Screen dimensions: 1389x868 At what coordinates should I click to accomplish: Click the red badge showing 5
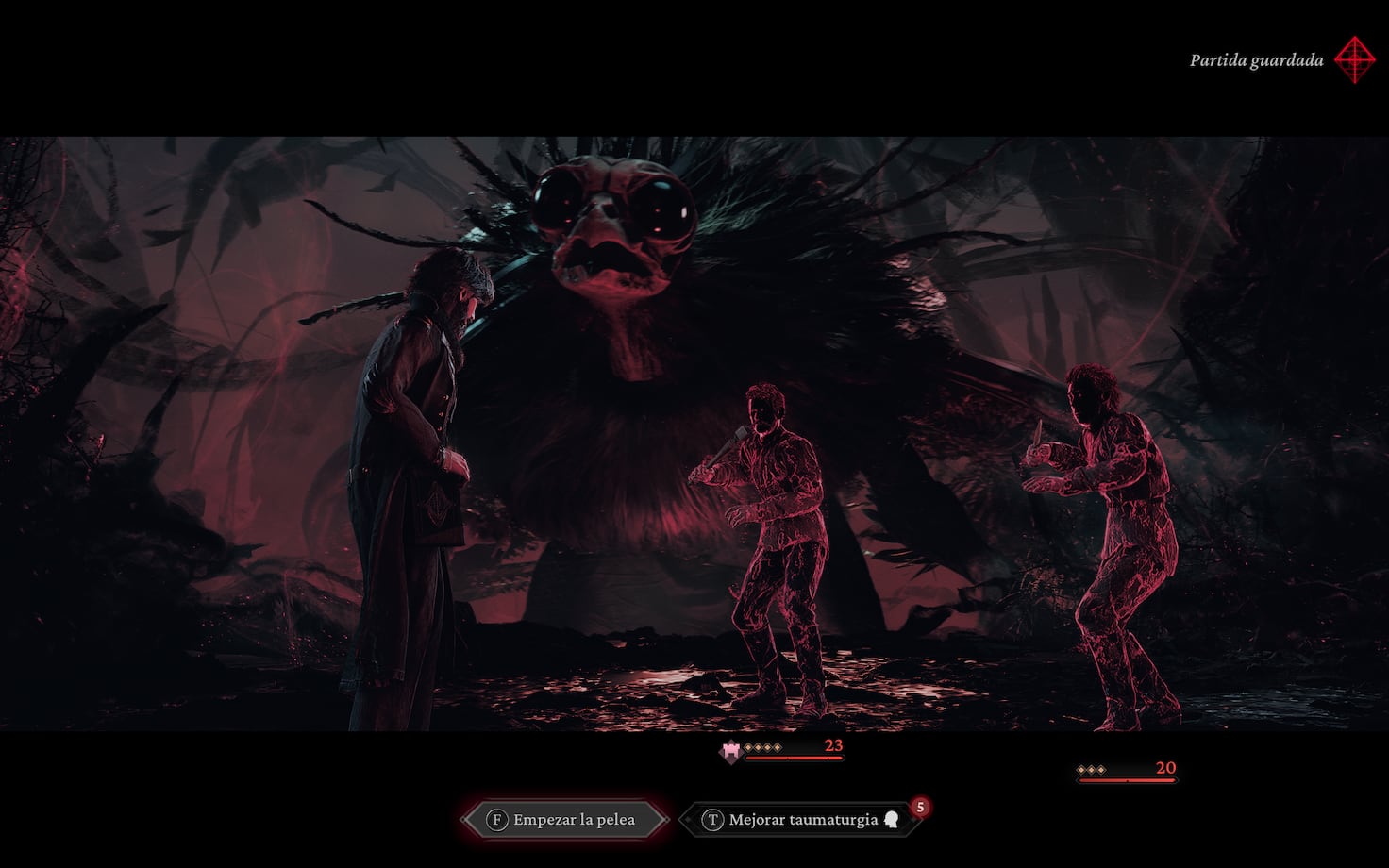click(920, 806)
